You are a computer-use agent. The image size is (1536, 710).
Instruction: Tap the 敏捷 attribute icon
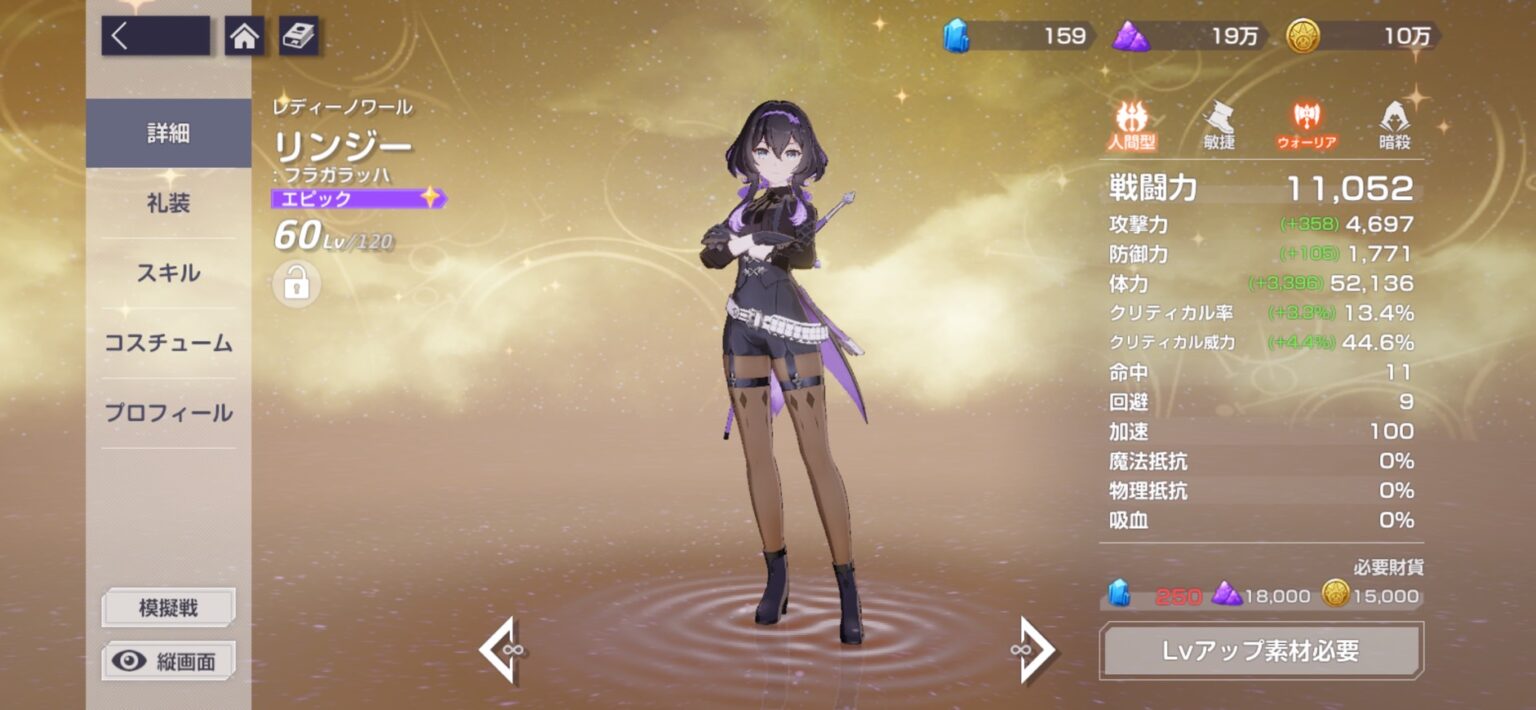point(1218,126)
